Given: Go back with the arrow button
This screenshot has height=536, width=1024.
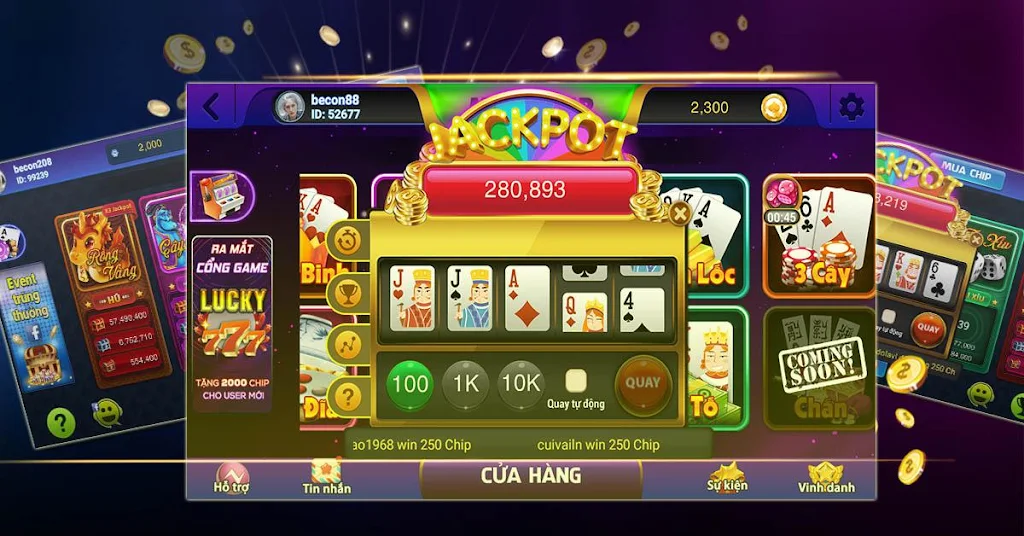Looking at the screenshot, I should coord(210,107).
